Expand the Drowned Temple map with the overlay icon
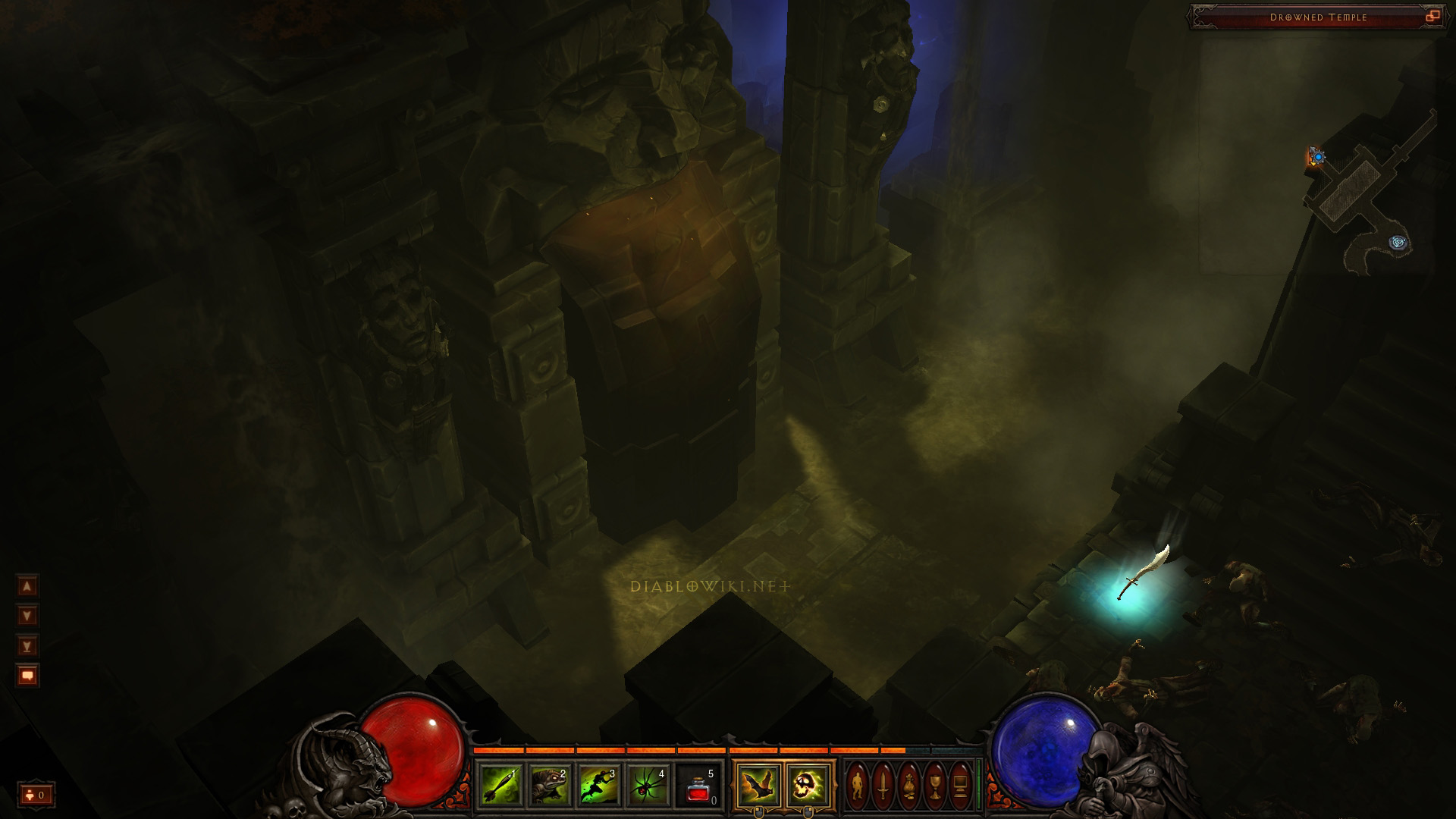Screen dimensions: 1456x819 [x=1432, y=17]
